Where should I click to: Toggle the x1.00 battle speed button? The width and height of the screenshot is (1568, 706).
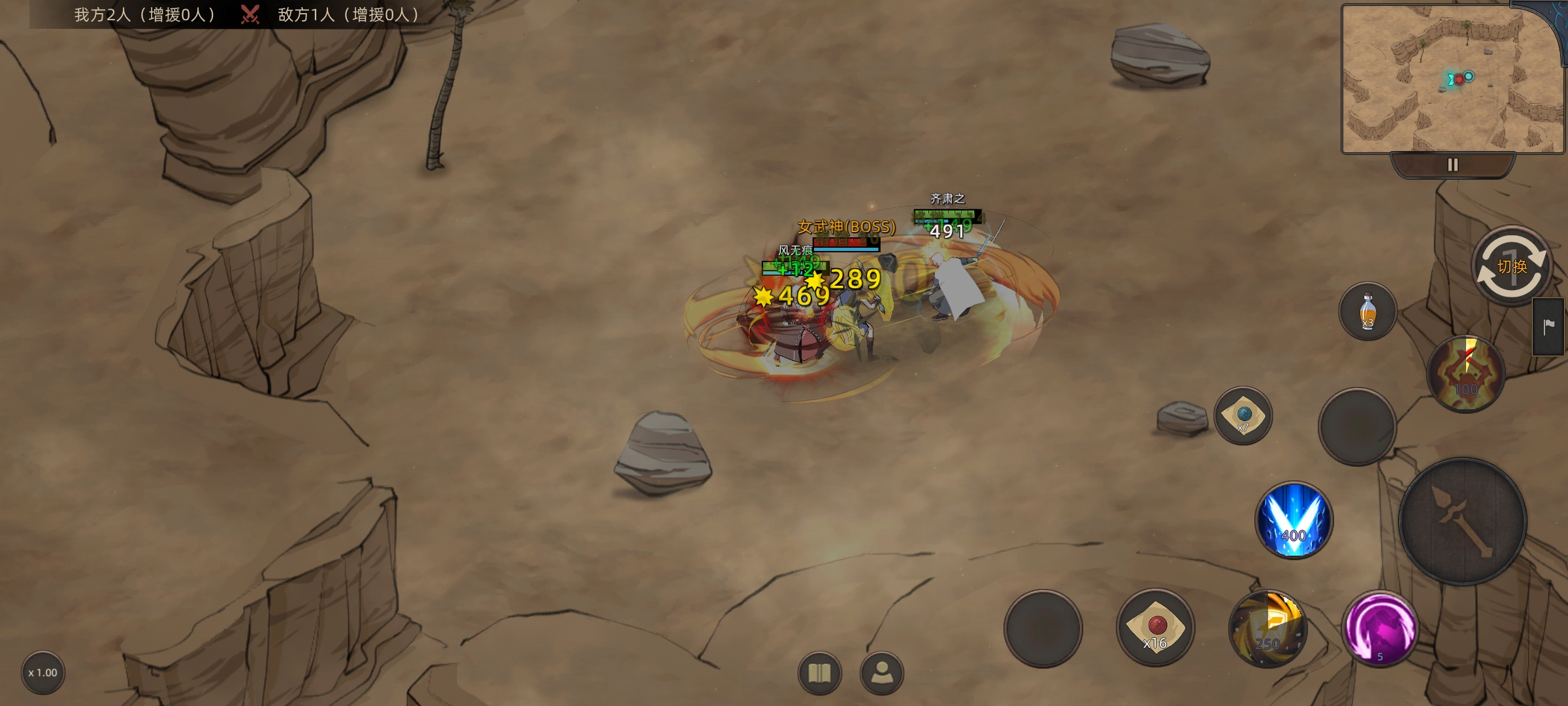pos(43,673)
